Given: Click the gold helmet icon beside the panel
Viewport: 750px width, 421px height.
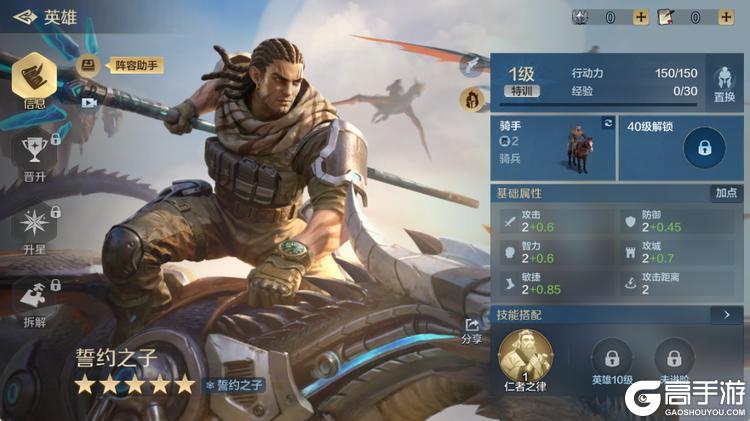Looking at the screenshot, I should 470,98.
